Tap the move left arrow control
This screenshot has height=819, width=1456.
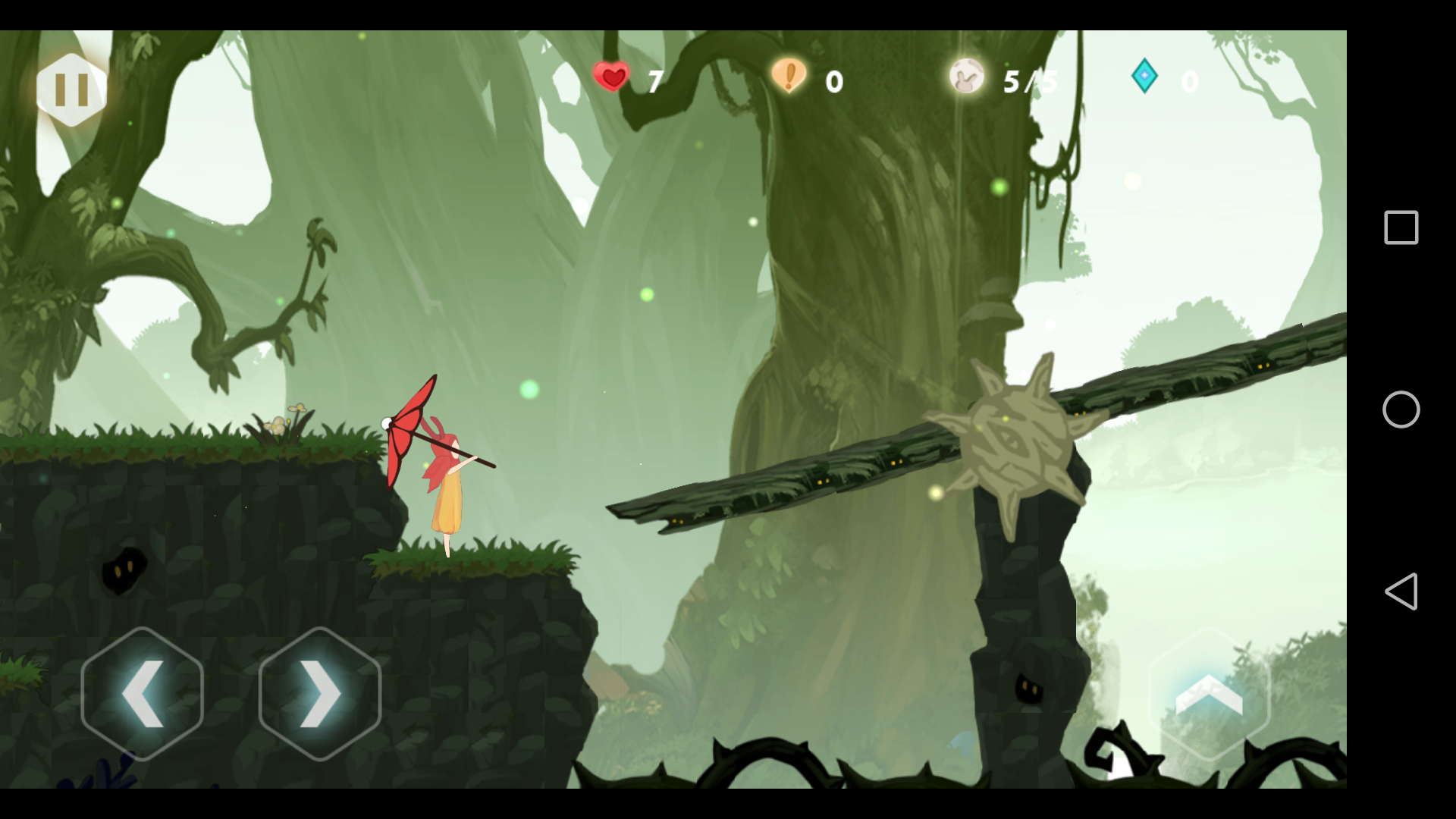[142, 693]
